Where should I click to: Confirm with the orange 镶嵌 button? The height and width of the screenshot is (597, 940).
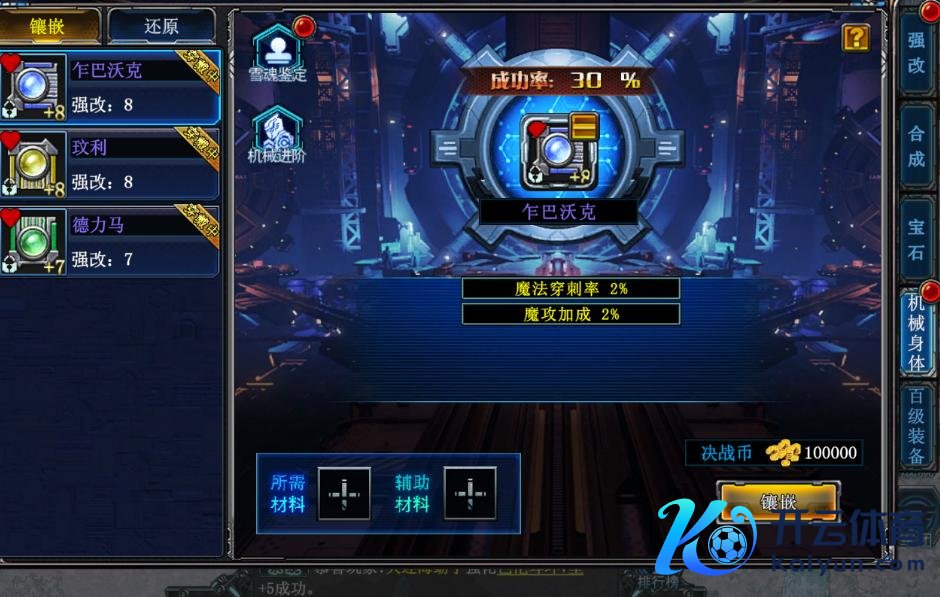point(778,502)
